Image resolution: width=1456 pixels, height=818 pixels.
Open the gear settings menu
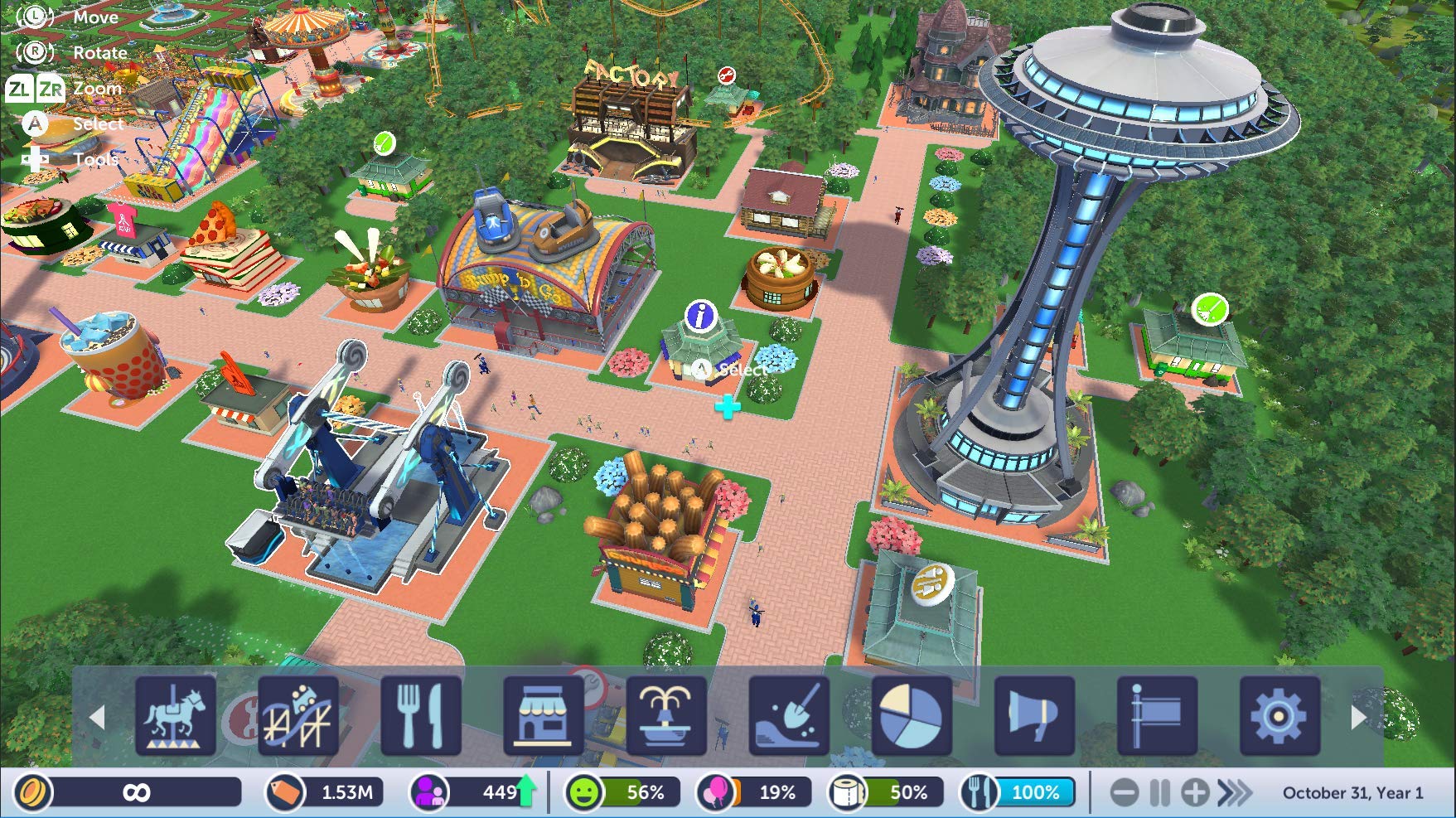coord(1279,715)
